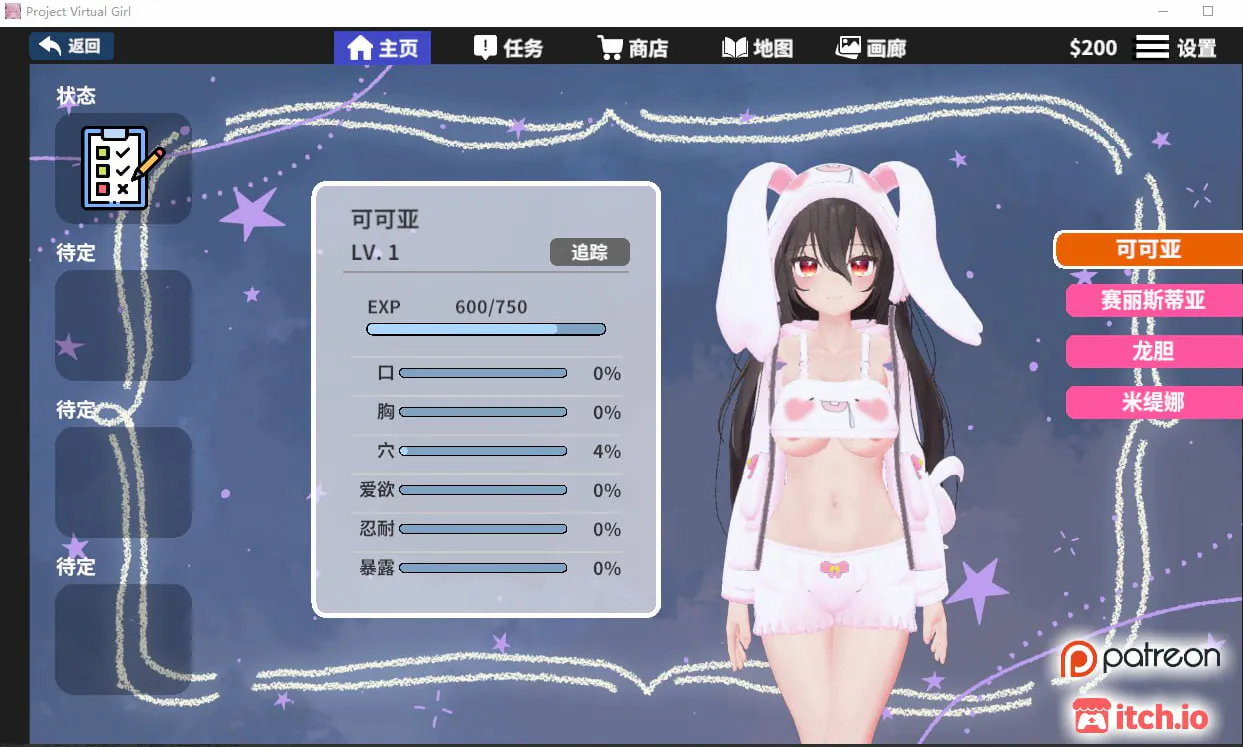Go to the 商店 shop tab
The height and width of the screenshot is (747, 1243).
(x=633, y=48)
